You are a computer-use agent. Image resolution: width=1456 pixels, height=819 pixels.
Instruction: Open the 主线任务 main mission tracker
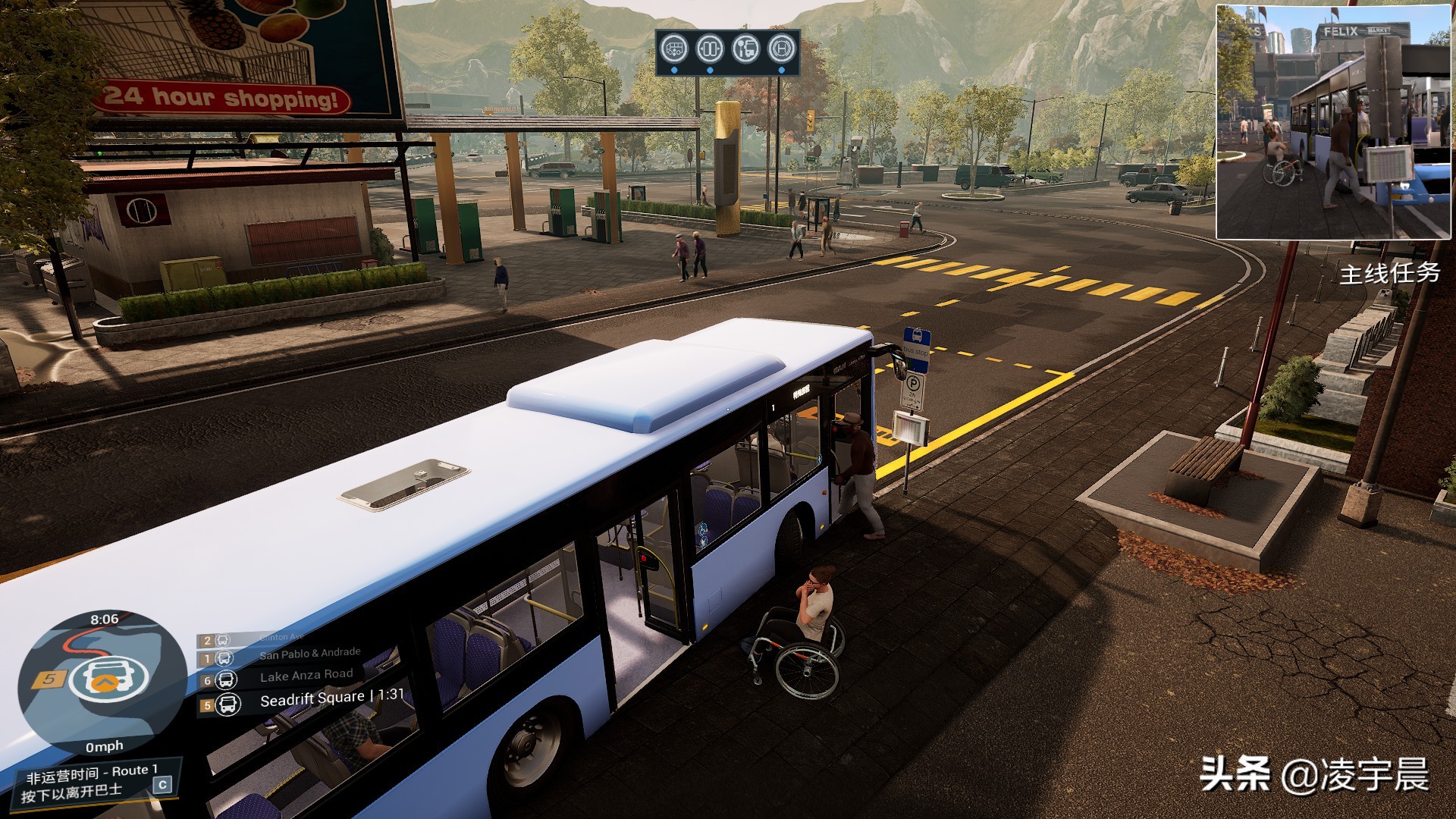[x=1389, y=273]
